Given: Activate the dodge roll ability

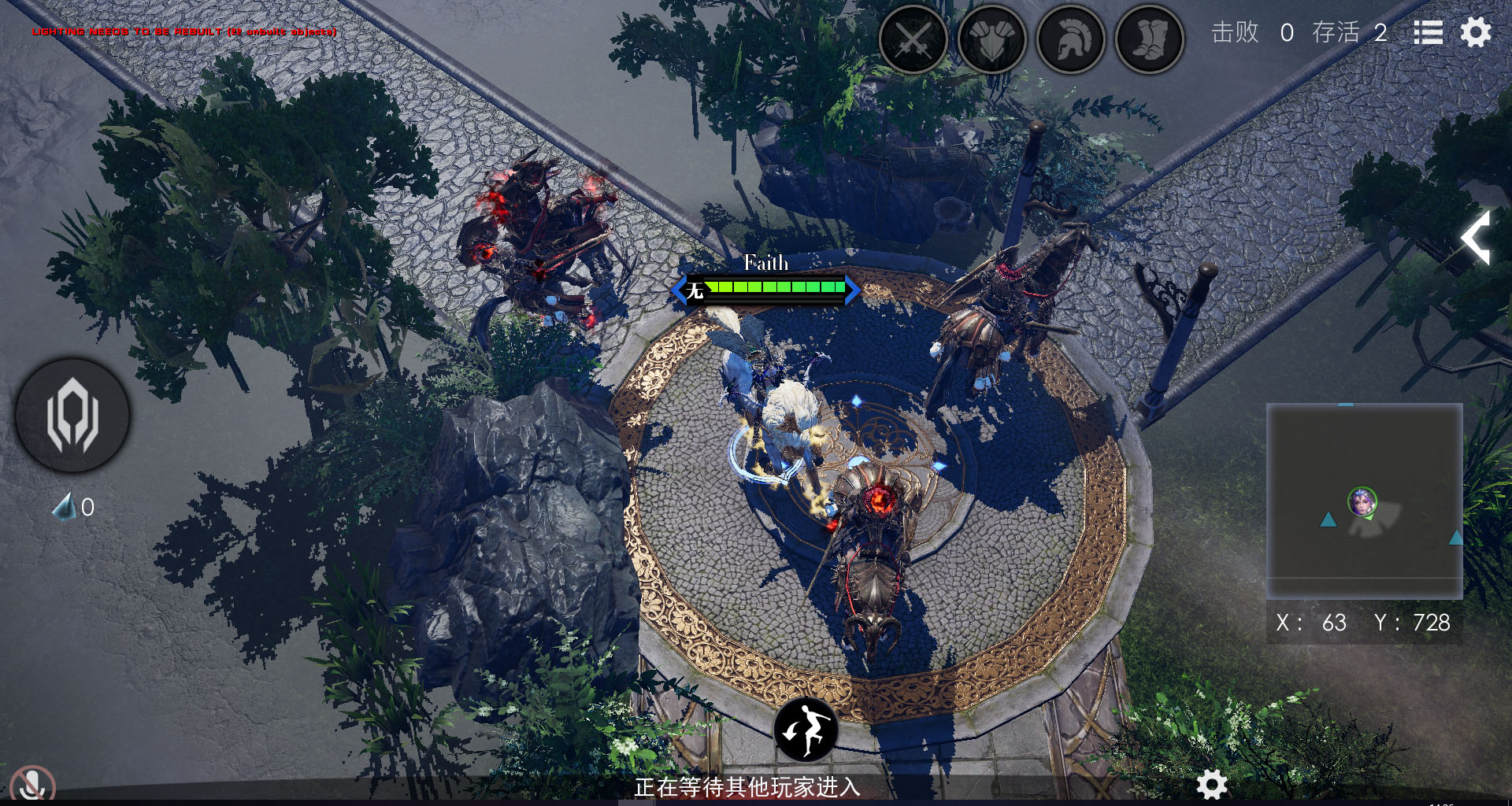Looking at the screenshot, I should pyautogui.click(x=806, y=729).
